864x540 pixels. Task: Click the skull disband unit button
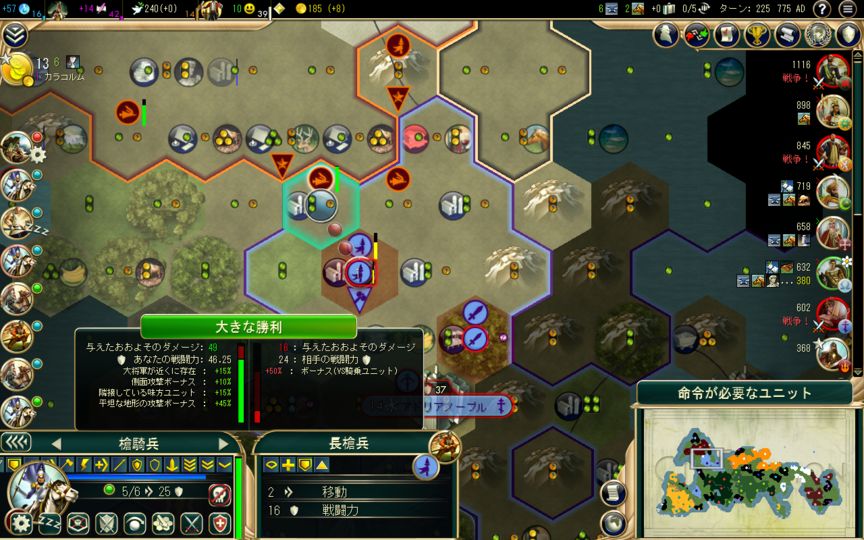[x=220, y=494]
